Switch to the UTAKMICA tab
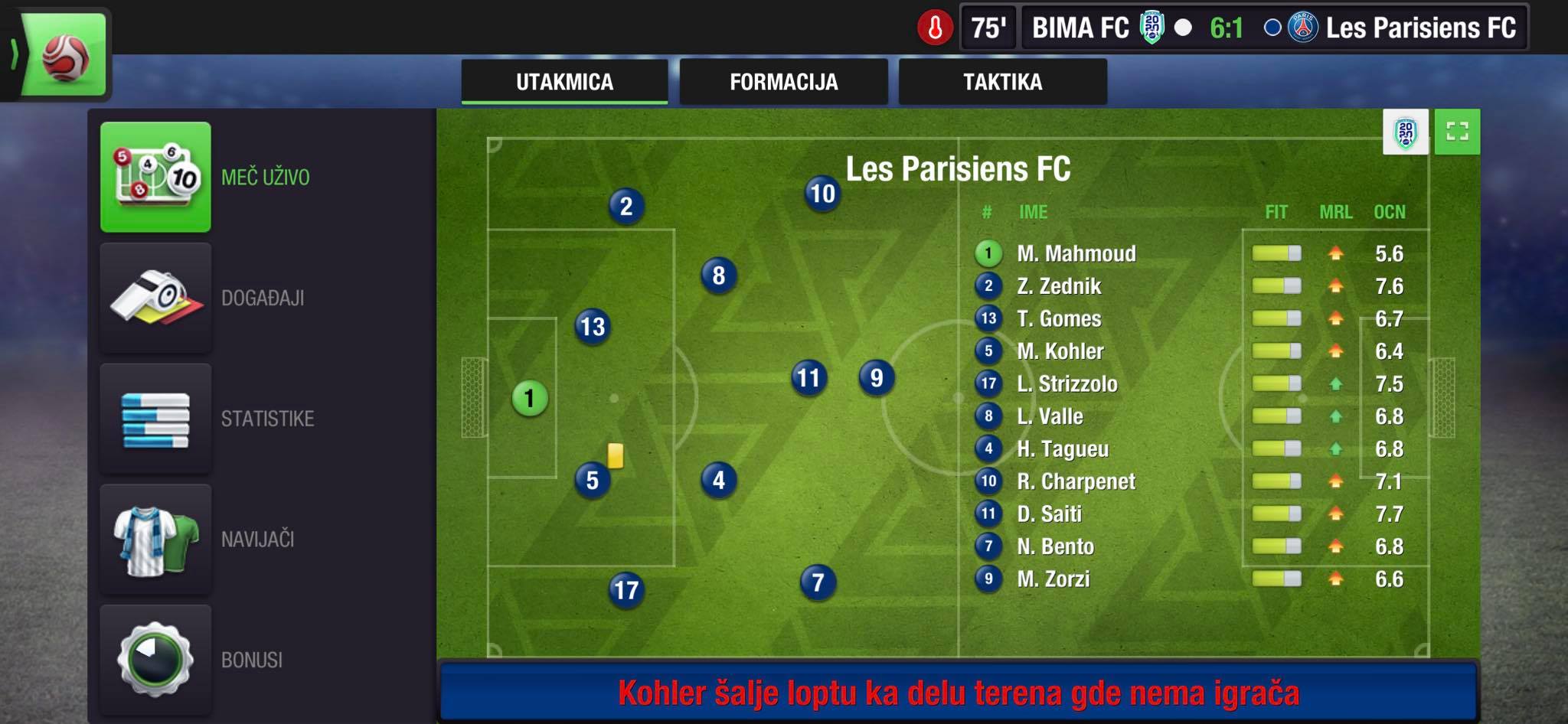This screenshot has height=724, width=1568. 564,82
